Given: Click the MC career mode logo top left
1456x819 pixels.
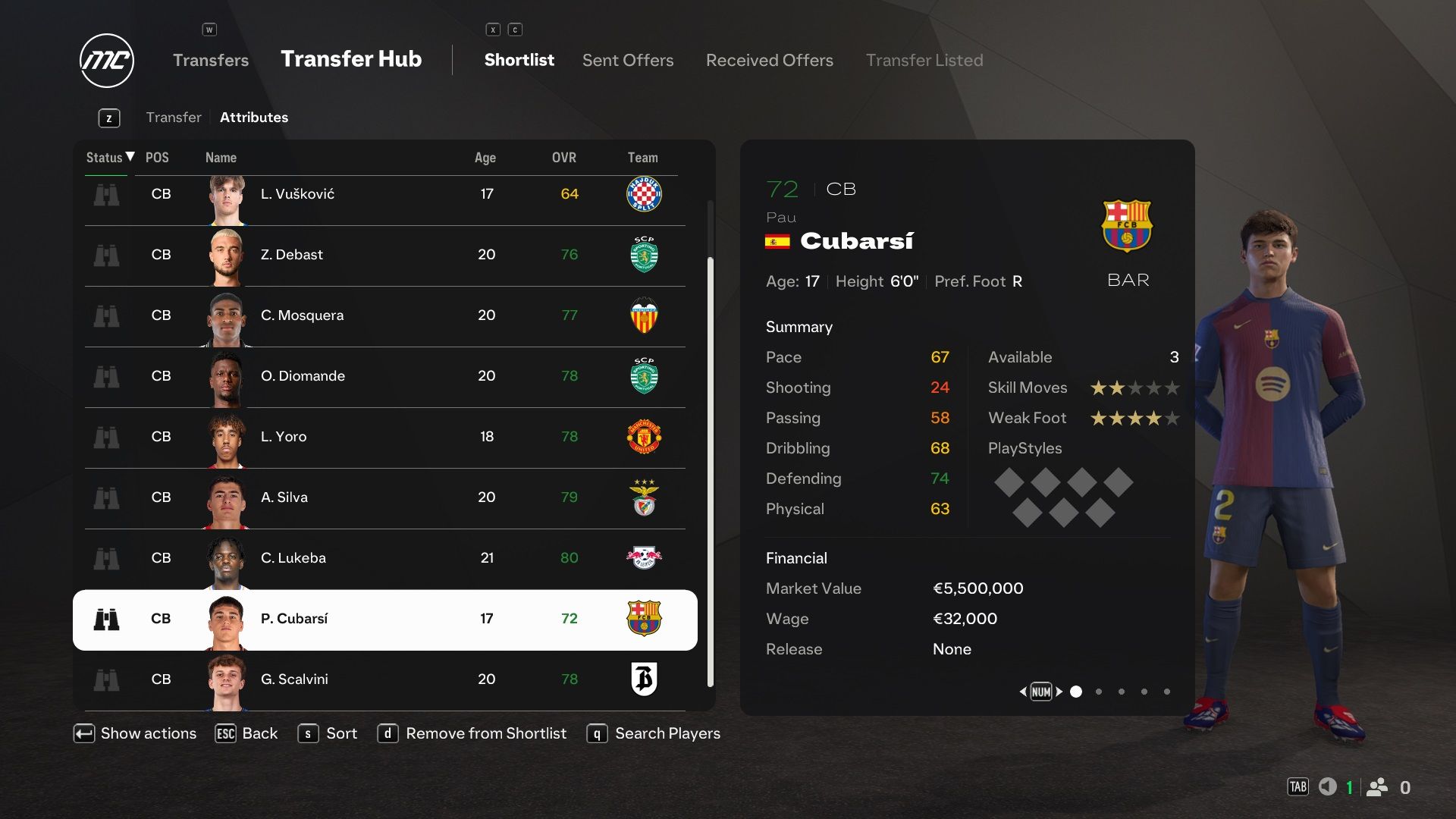Looking at the screenshot, I should [105, 61].
